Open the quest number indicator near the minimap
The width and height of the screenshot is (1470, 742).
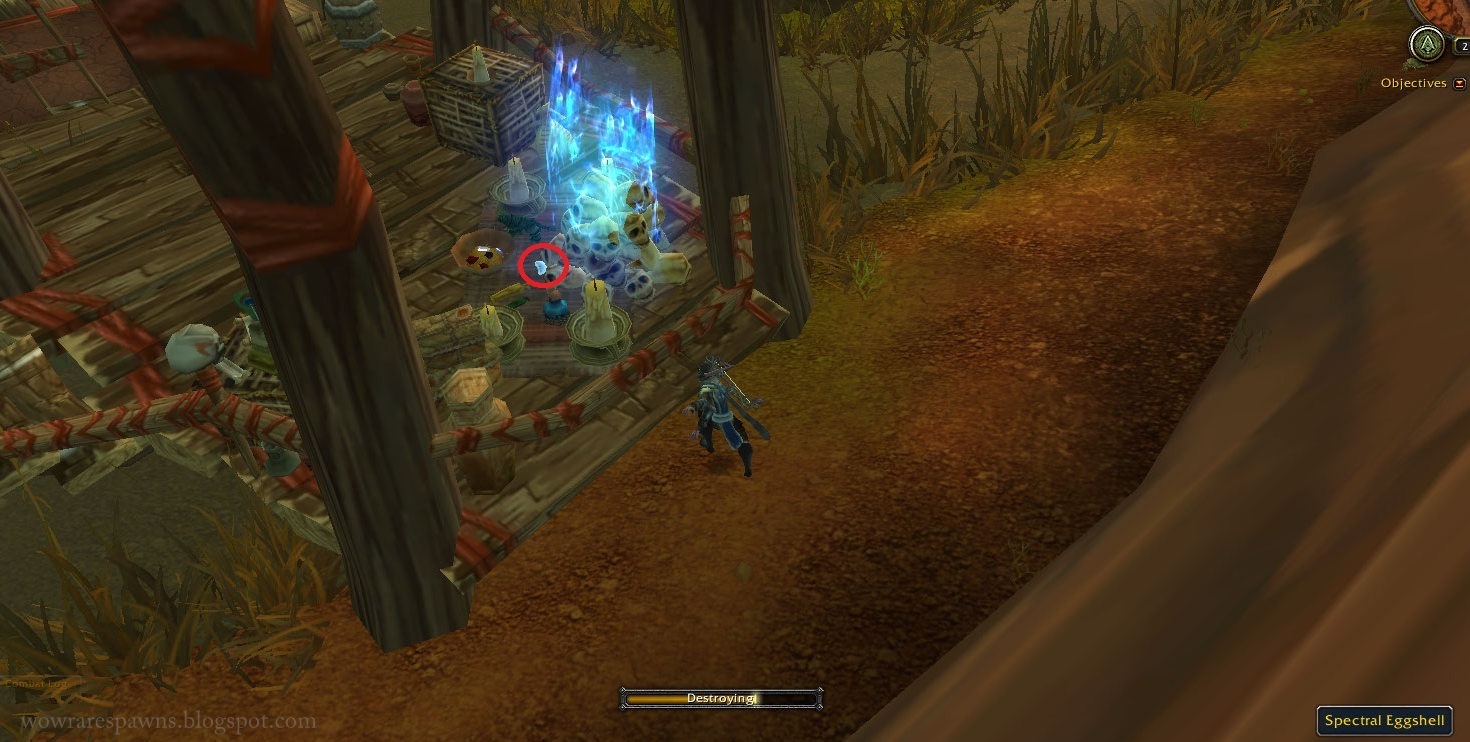click(1465, 45)
